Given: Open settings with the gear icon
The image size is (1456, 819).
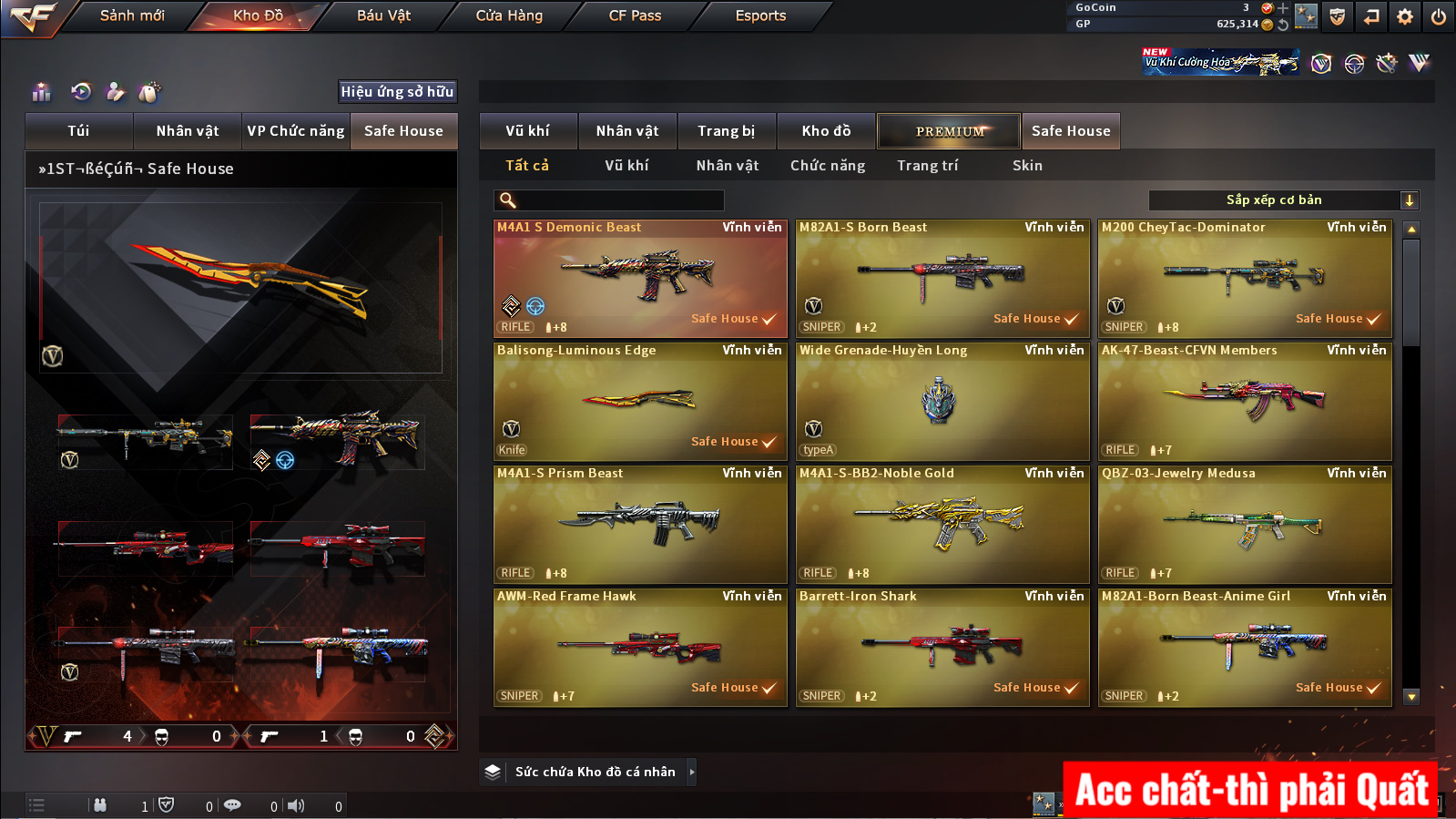Looking at the screenshot, I should click(1405, 16).
